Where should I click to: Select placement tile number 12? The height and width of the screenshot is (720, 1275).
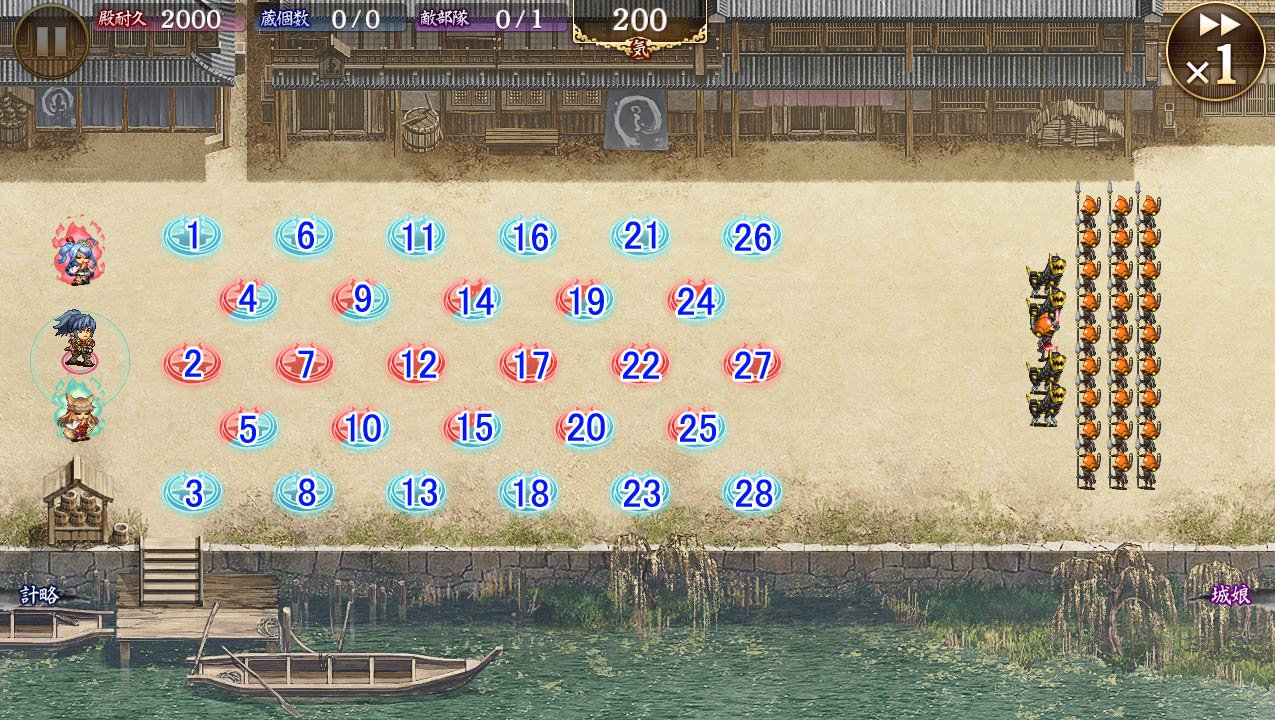417,364
